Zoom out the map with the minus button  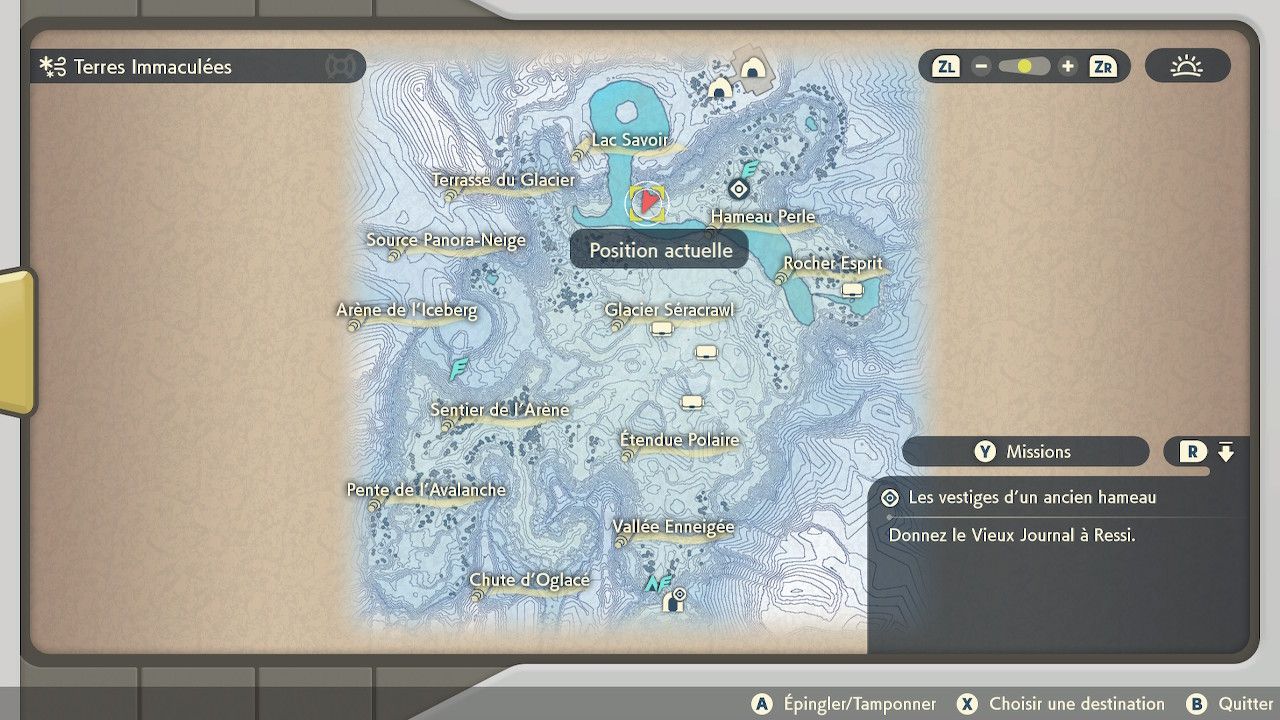(981, 67)
